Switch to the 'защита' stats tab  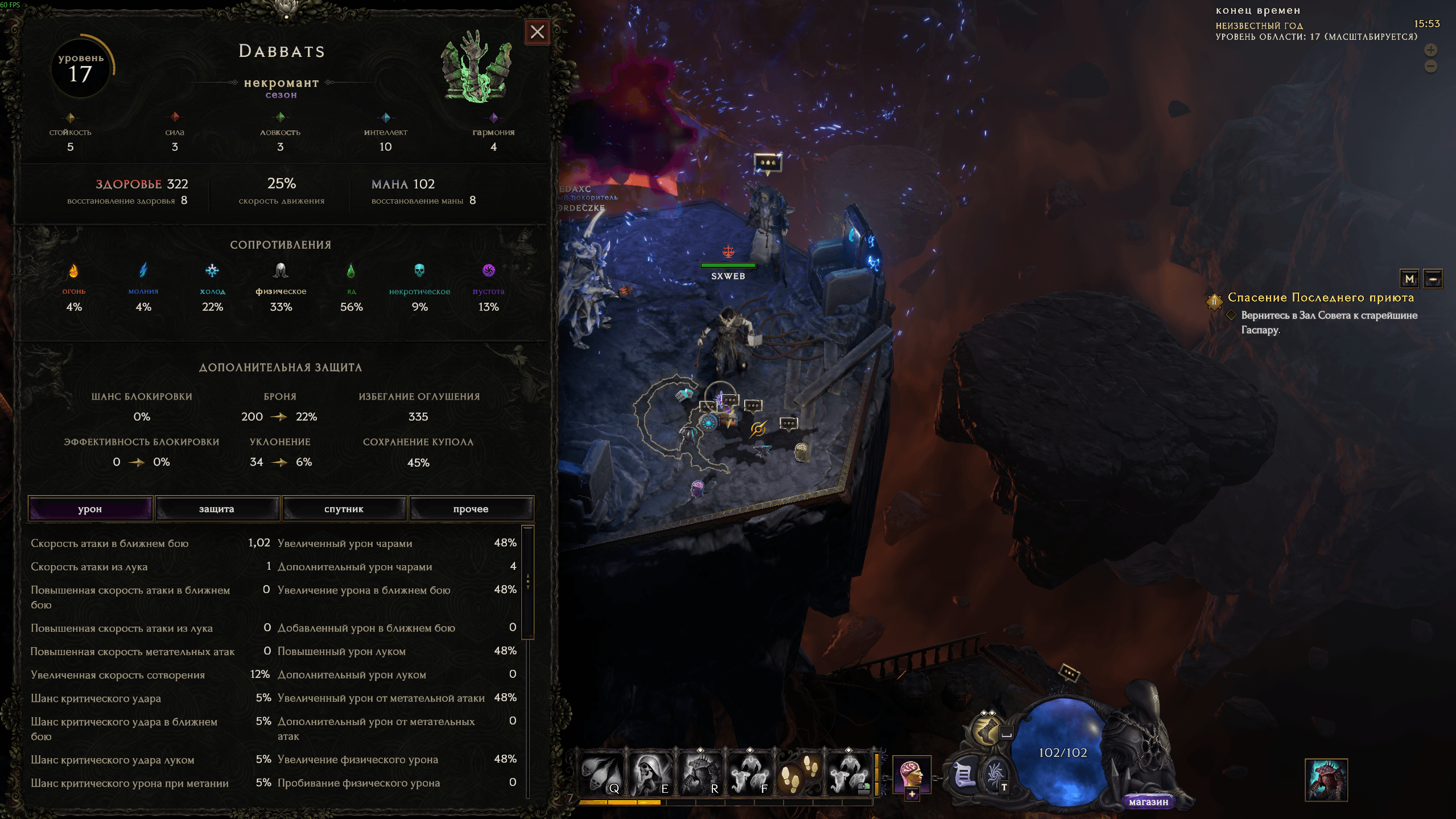pos(217,509)
